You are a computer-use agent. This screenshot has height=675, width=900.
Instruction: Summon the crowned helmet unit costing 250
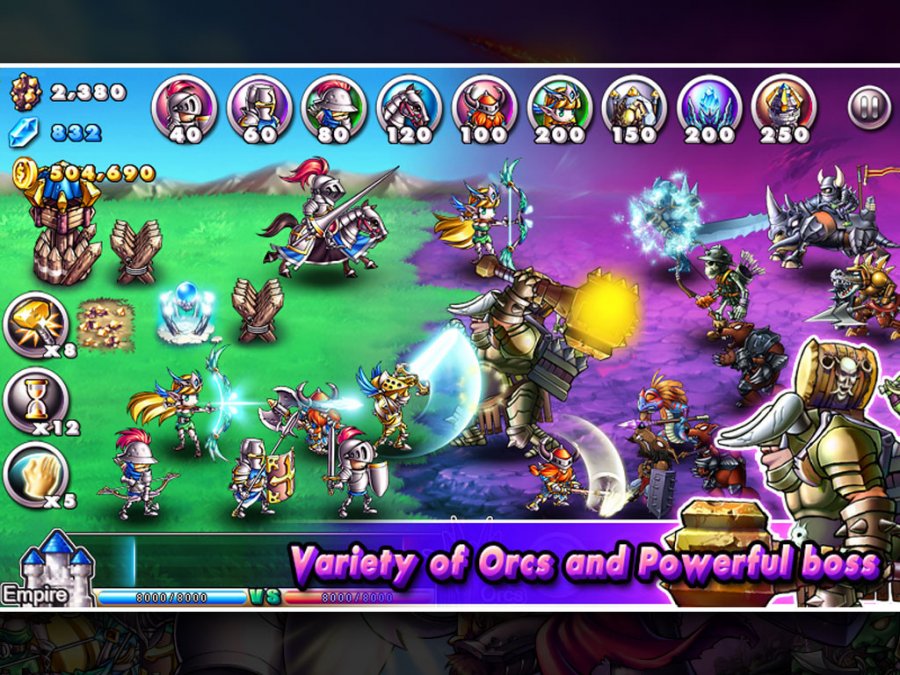coord(784,106)
